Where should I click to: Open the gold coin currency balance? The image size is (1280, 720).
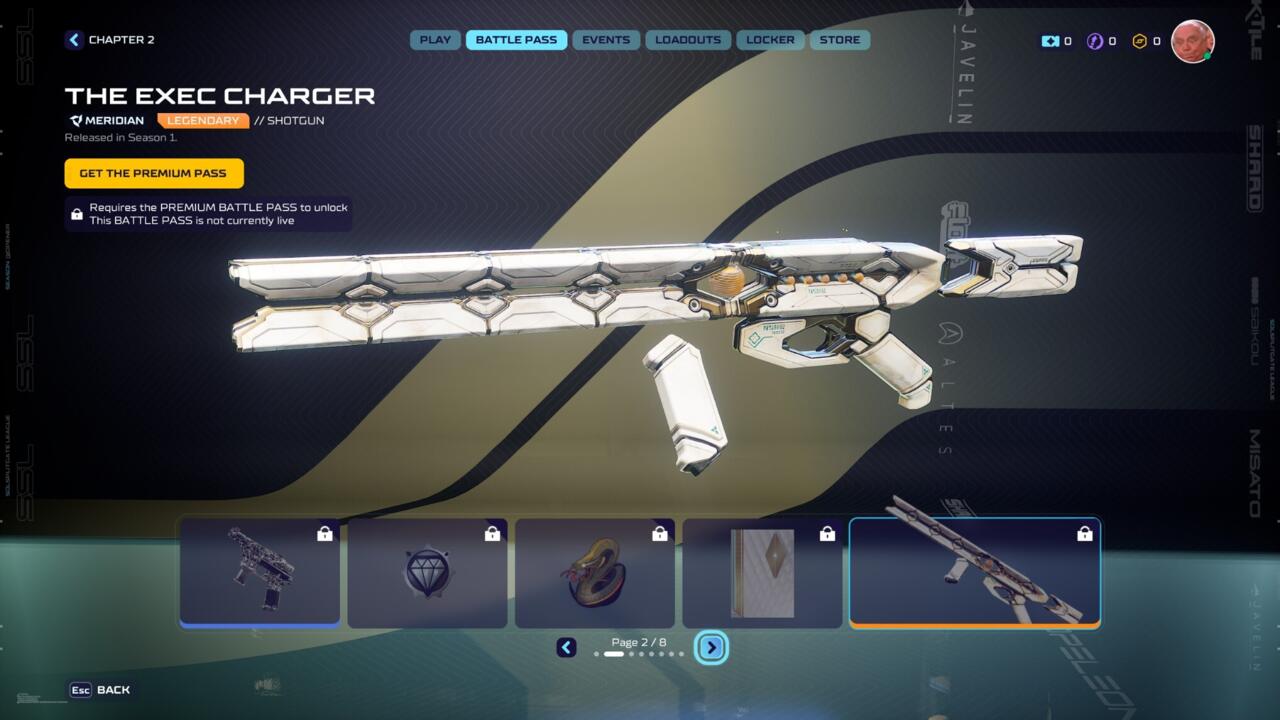(1146, 41)
